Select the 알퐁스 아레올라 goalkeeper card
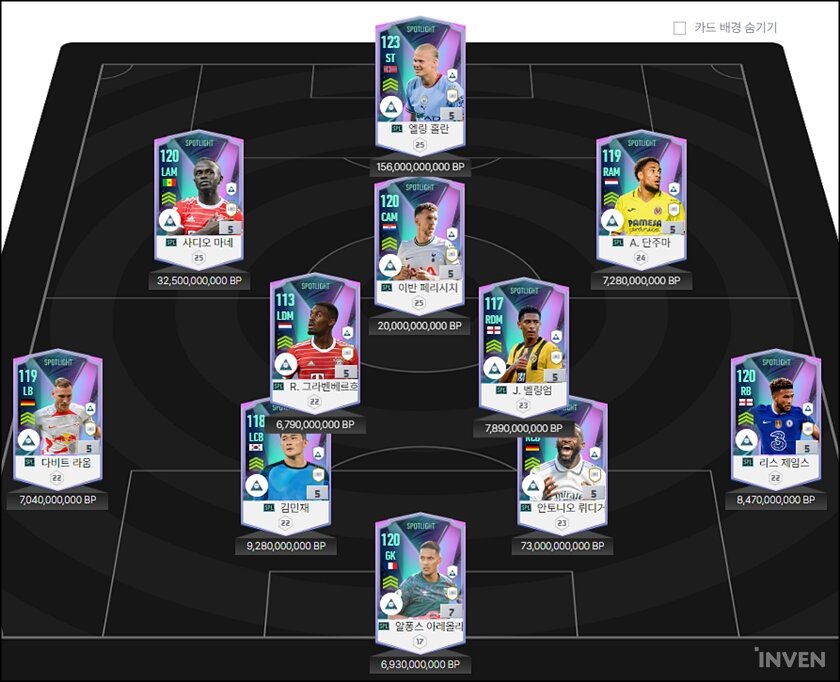This screenshot has width=840, height=682. click(420, 577)
